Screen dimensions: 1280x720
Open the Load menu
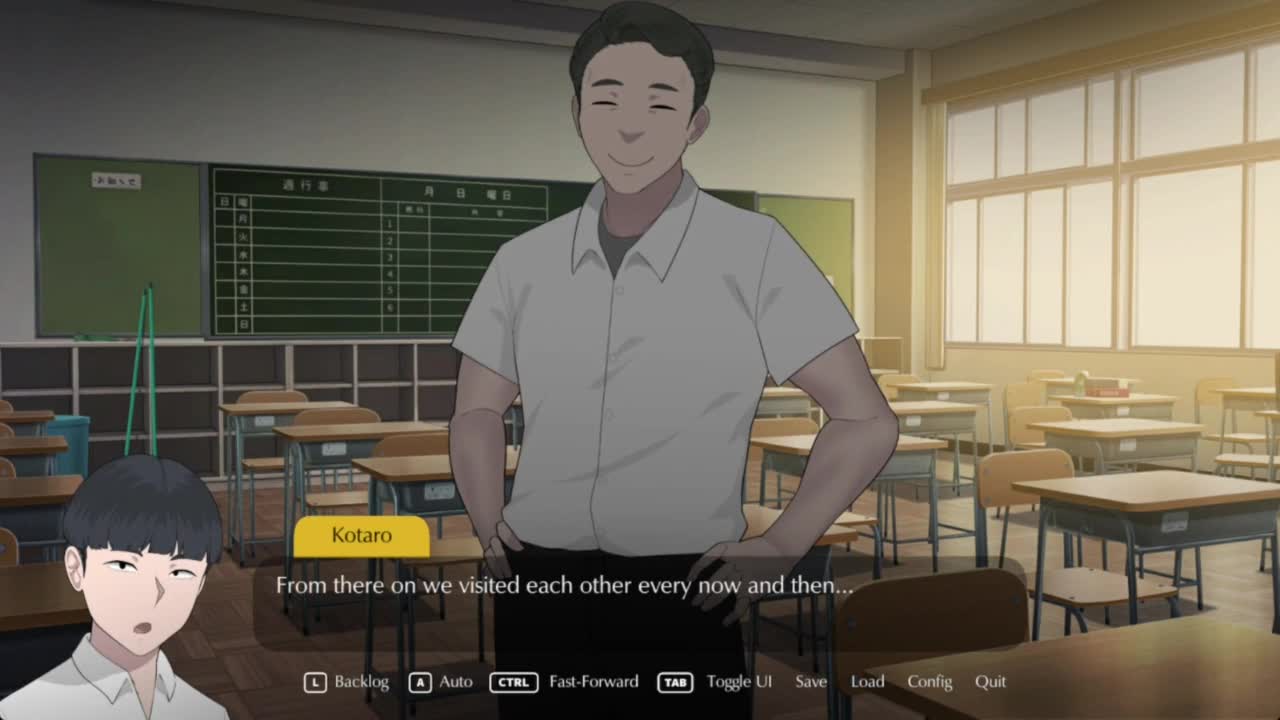click(x=867, y=682)
